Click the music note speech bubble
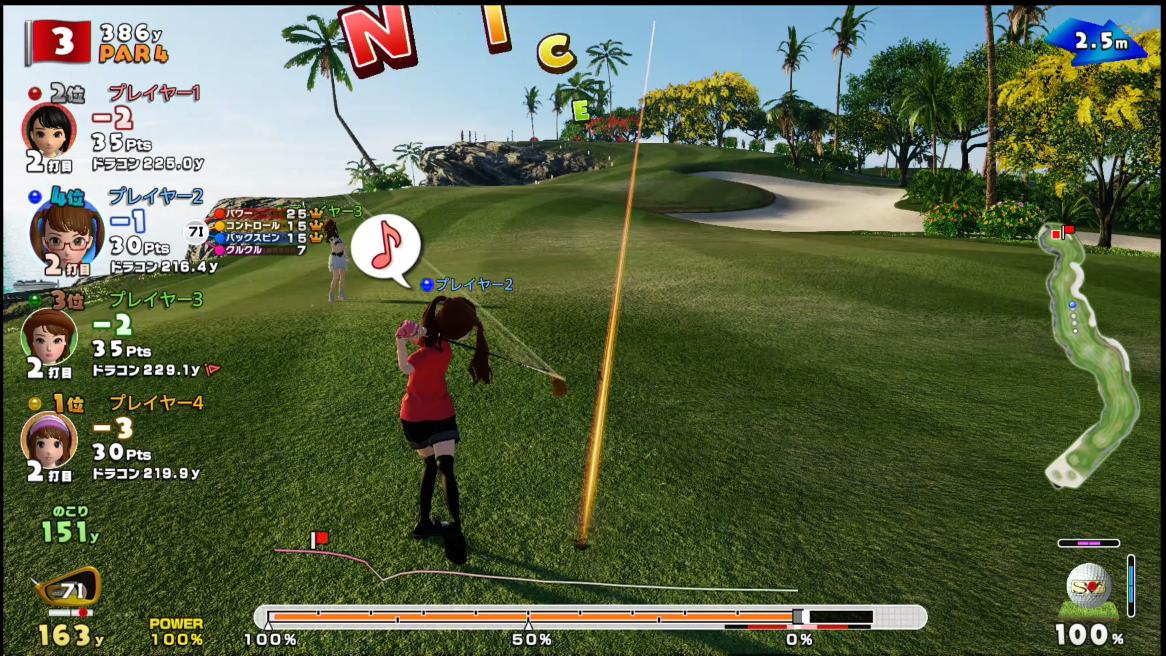Screen dimensions: 1166x656 (386, 246)
